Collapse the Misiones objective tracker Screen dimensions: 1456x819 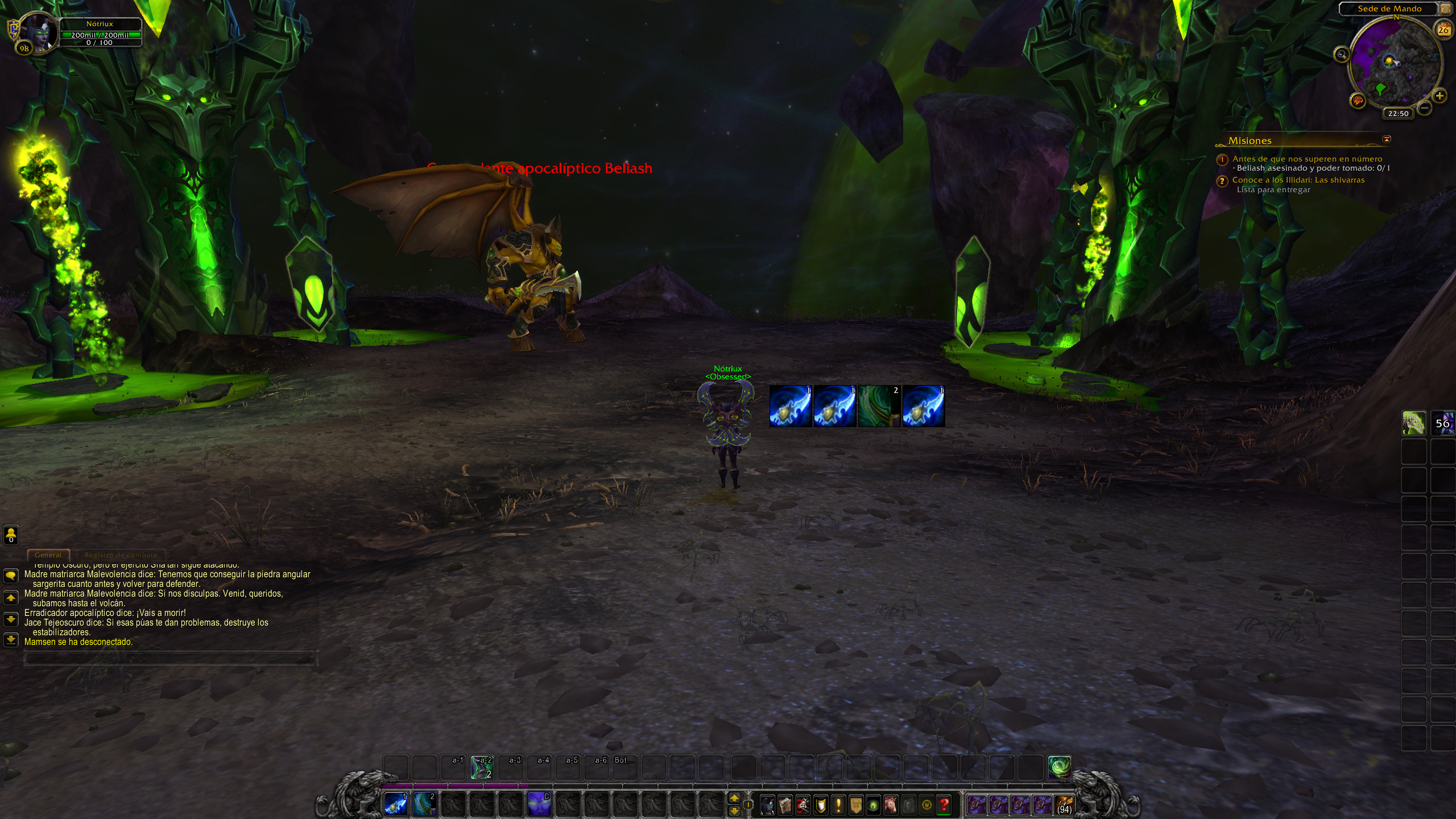1387,139
